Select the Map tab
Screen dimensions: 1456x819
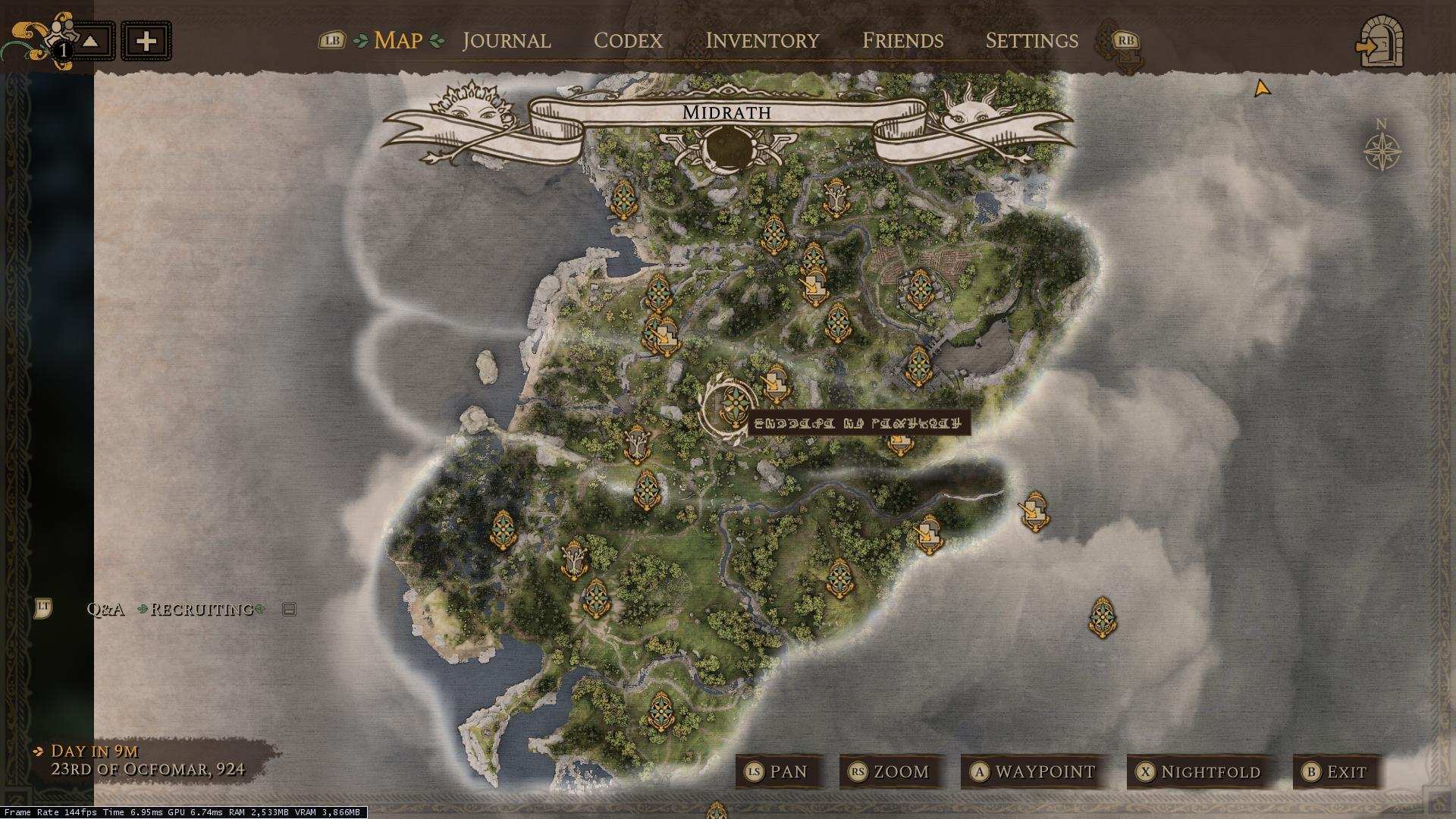coord(398,40)
